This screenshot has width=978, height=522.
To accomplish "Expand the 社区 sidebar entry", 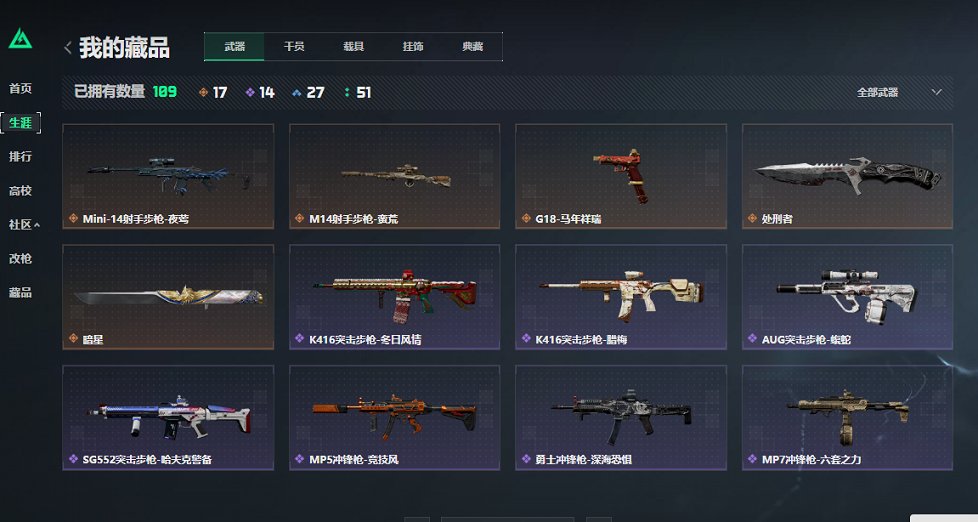I will 24,225.
